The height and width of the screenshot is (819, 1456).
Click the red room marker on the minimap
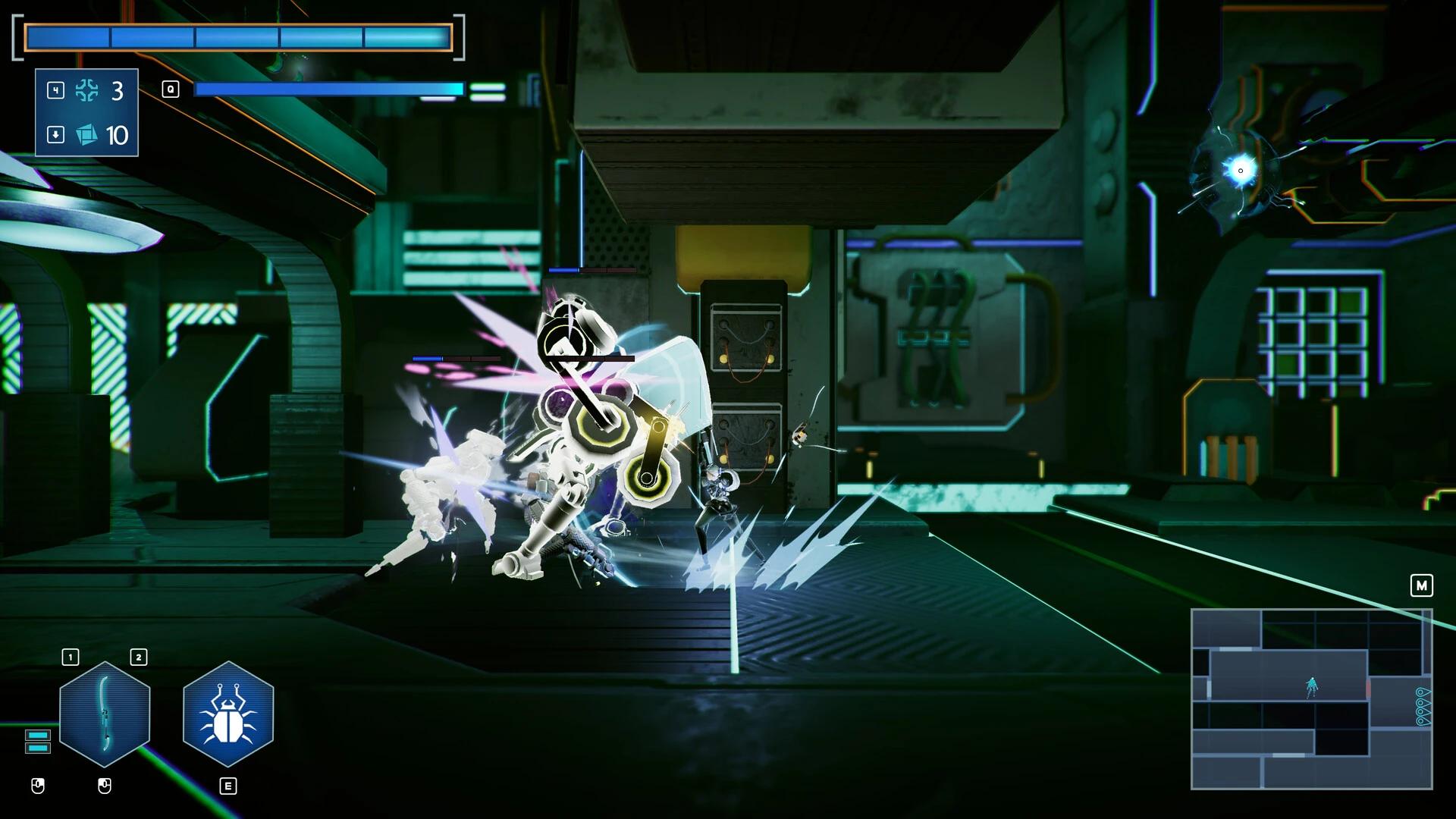pos(1368,690)
